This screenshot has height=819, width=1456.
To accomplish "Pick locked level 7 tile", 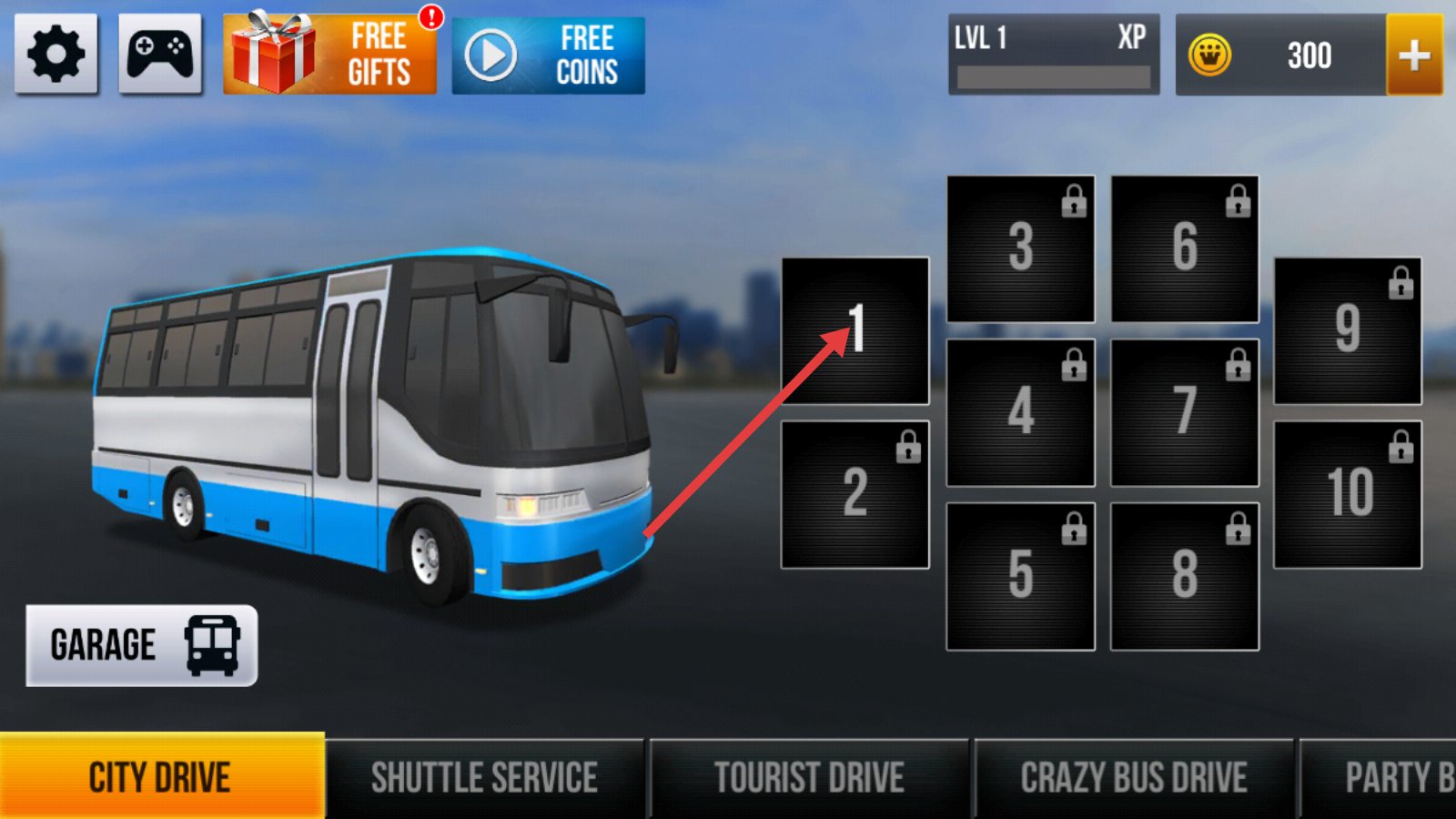I will tap(1185, 412).
